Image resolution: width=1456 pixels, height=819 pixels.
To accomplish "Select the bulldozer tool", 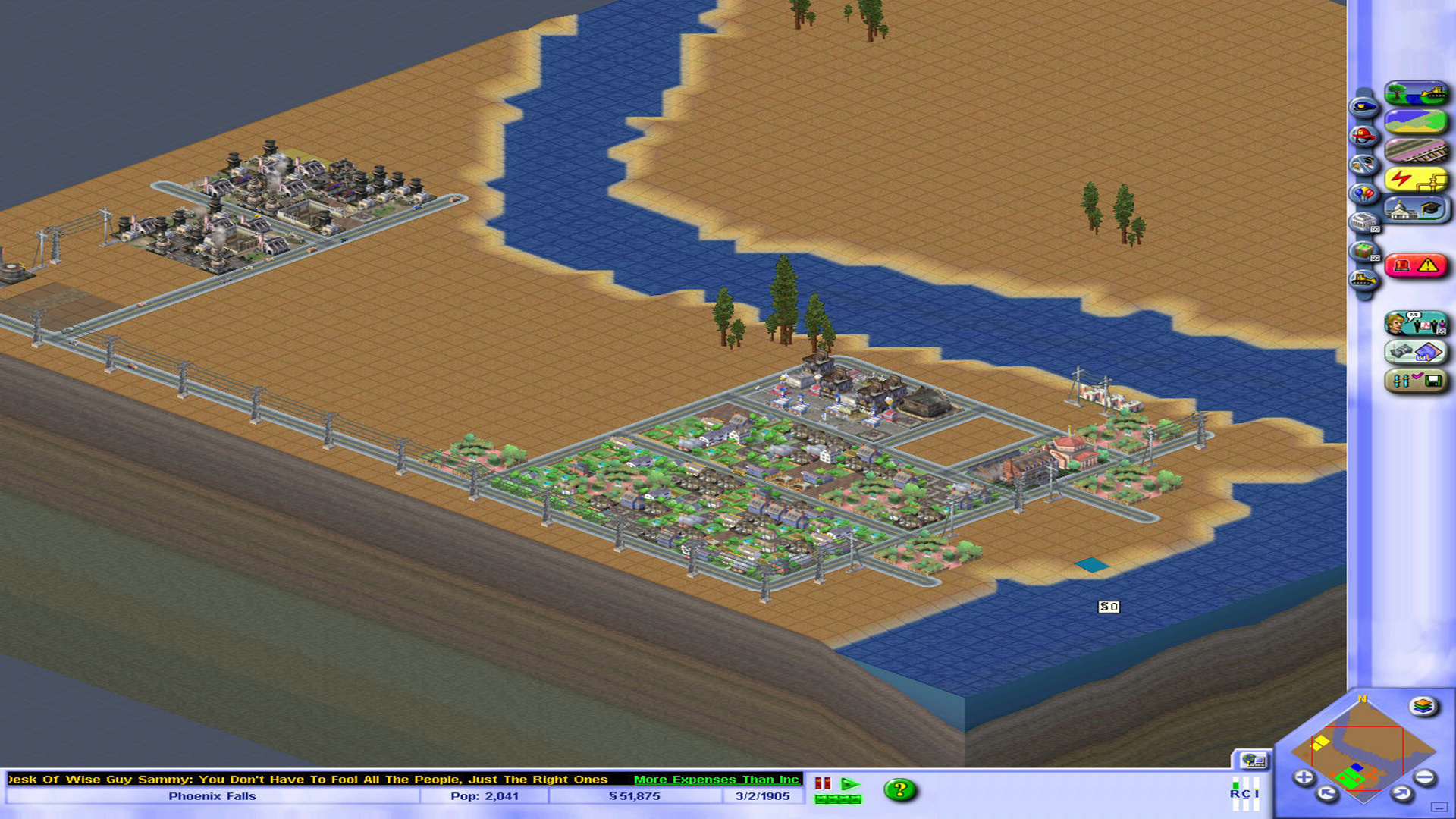I will (1363, 277).
